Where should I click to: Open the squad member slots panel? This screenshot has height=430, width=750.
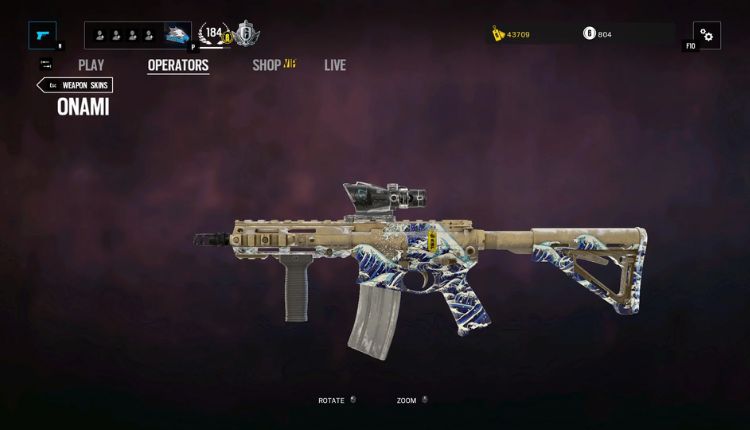point(124,35)
